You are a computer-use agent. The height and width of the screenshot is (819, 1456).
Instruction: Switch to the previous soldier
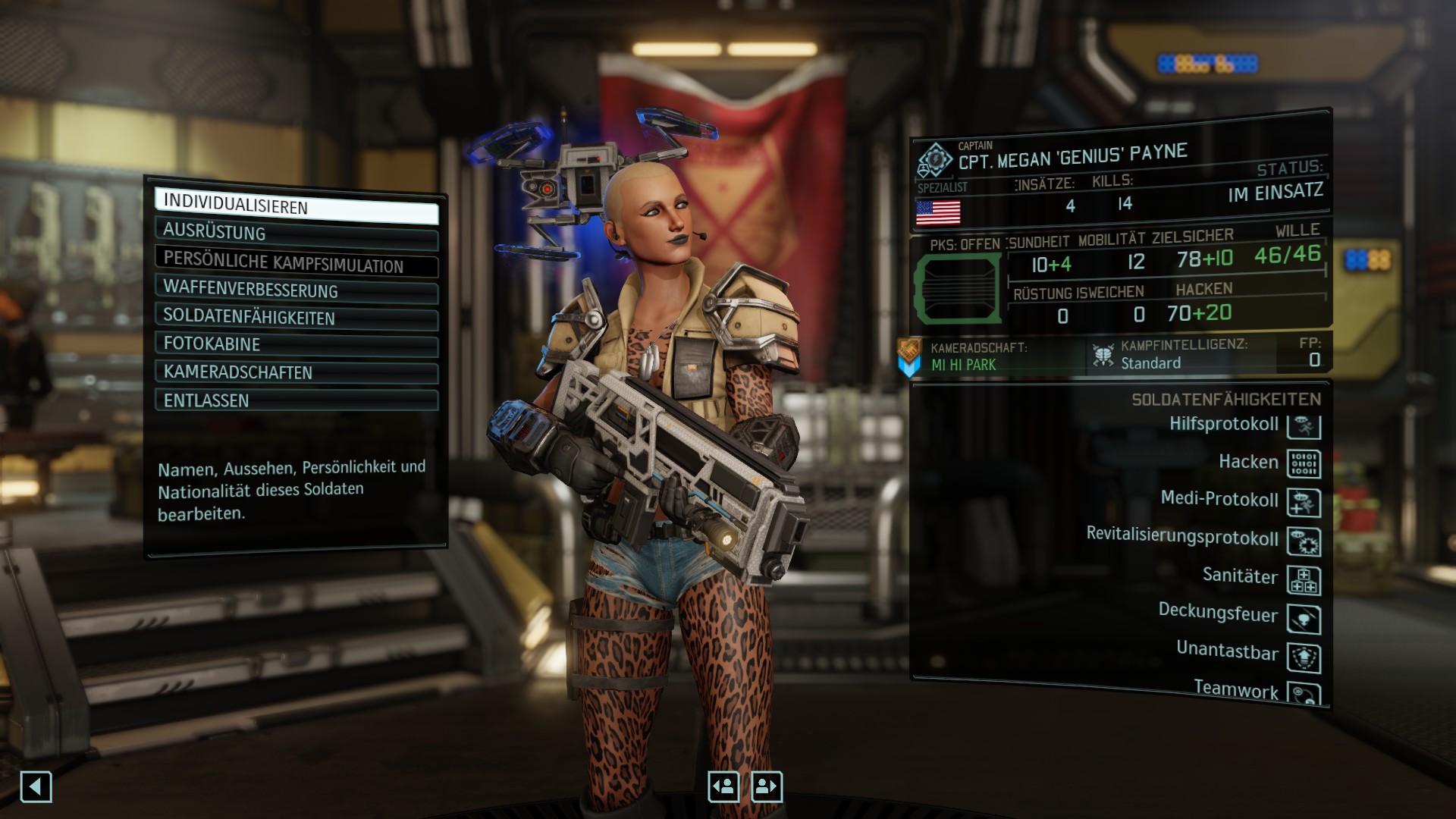(x=723, y=787)
